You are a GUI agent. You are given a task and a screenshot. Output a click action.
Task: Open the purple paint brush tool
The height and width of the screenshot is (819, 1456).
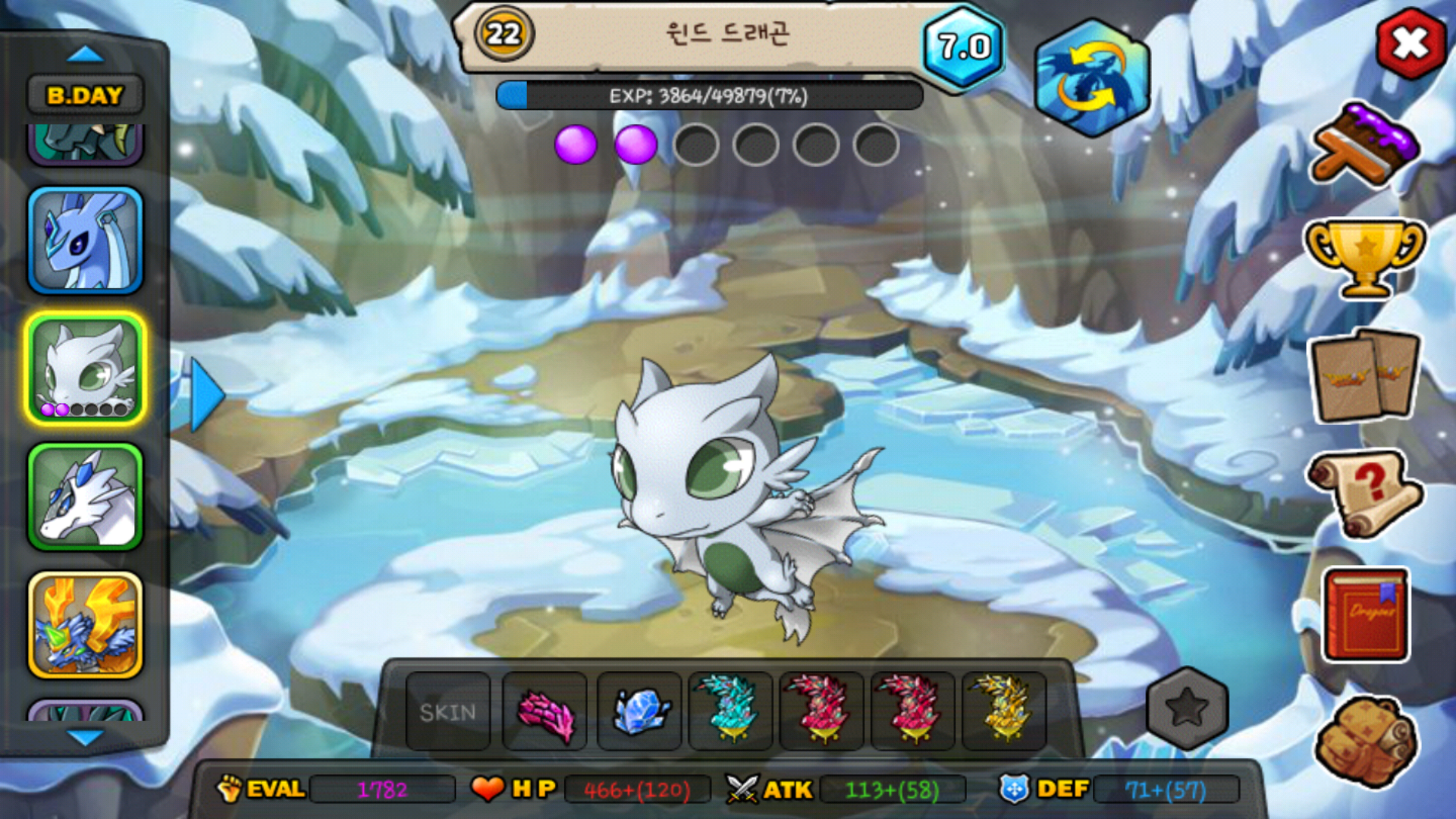tap(1365, 146)
